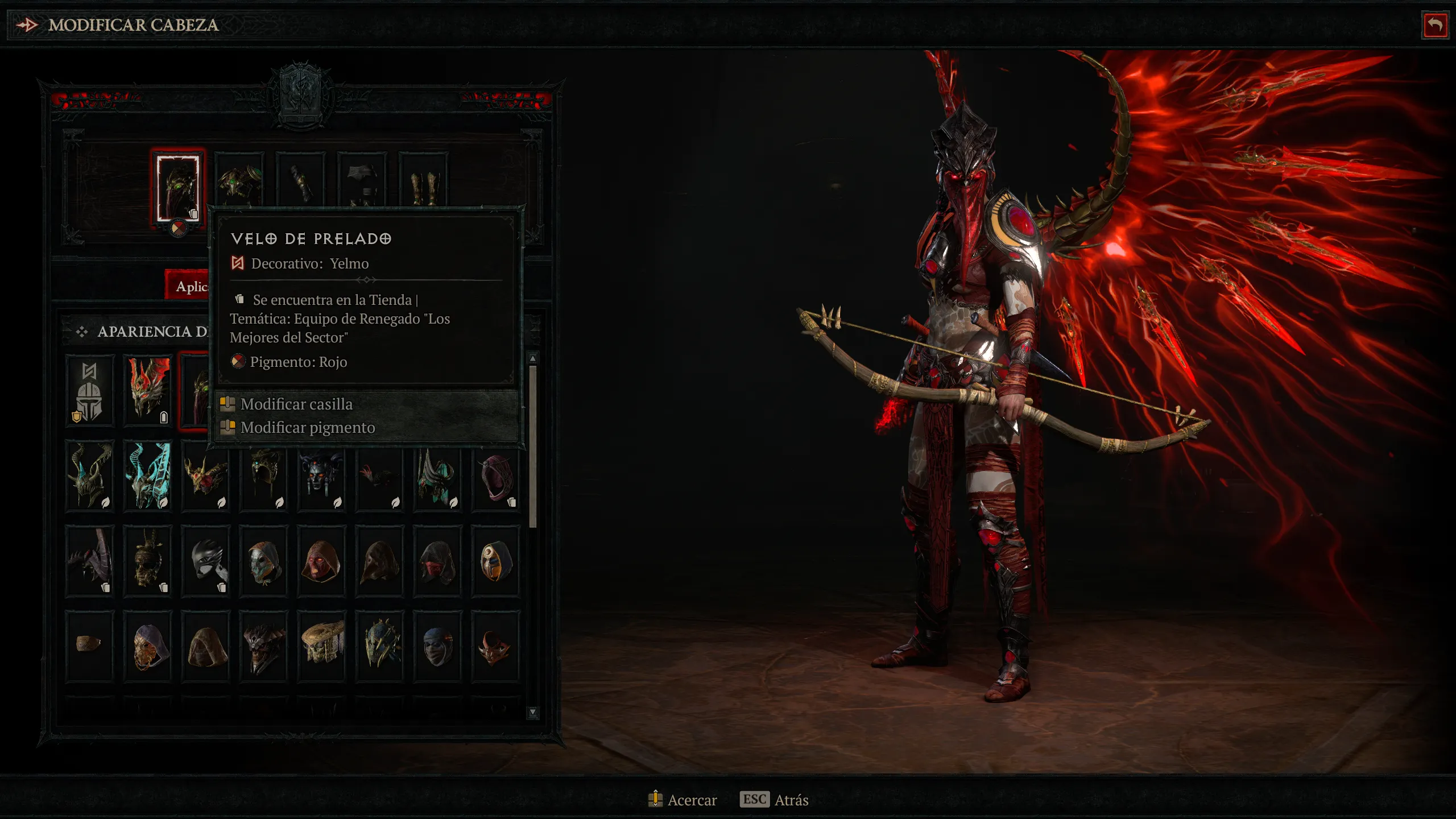Screen dimensions: 1456x819
Task: Open the pigment color wheel under head slot
Action: (178, 229)
